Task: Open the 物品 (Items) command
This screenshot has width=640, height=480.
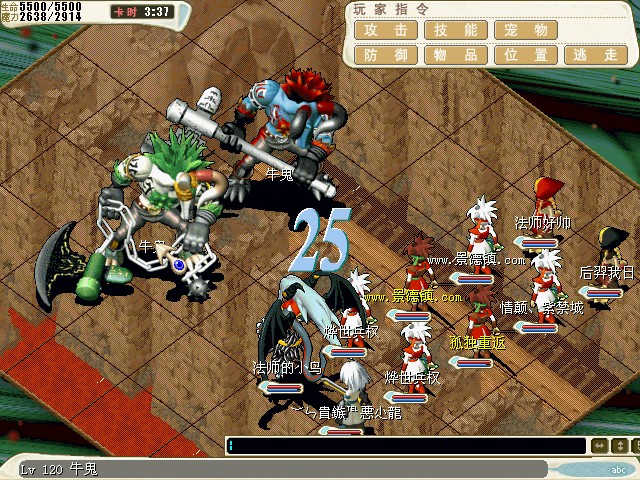Action: (x=457, y=55)
